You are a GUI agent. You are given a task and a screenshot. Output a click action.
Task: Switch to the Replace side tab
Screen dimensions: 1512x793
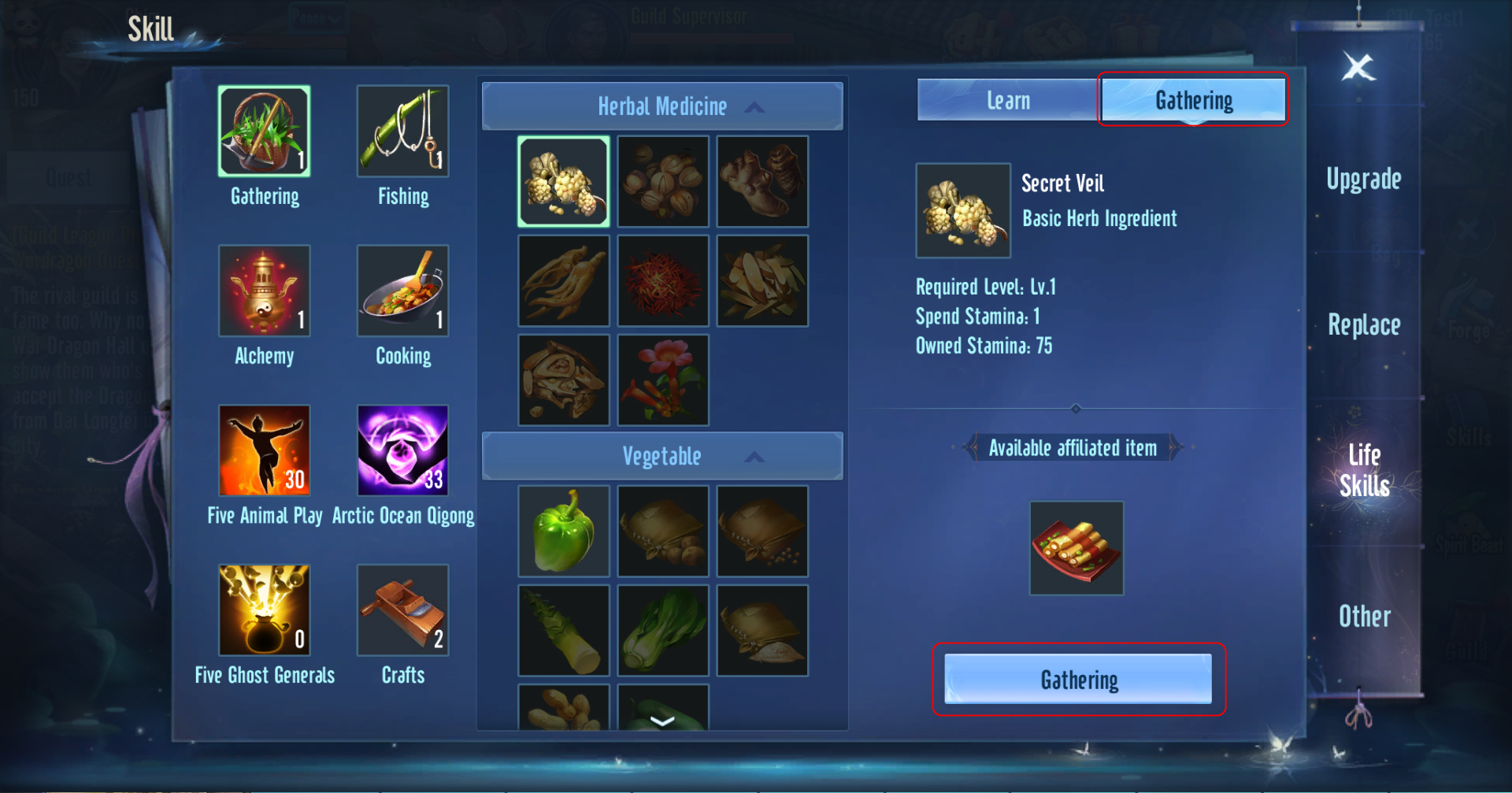(1364, 325)
